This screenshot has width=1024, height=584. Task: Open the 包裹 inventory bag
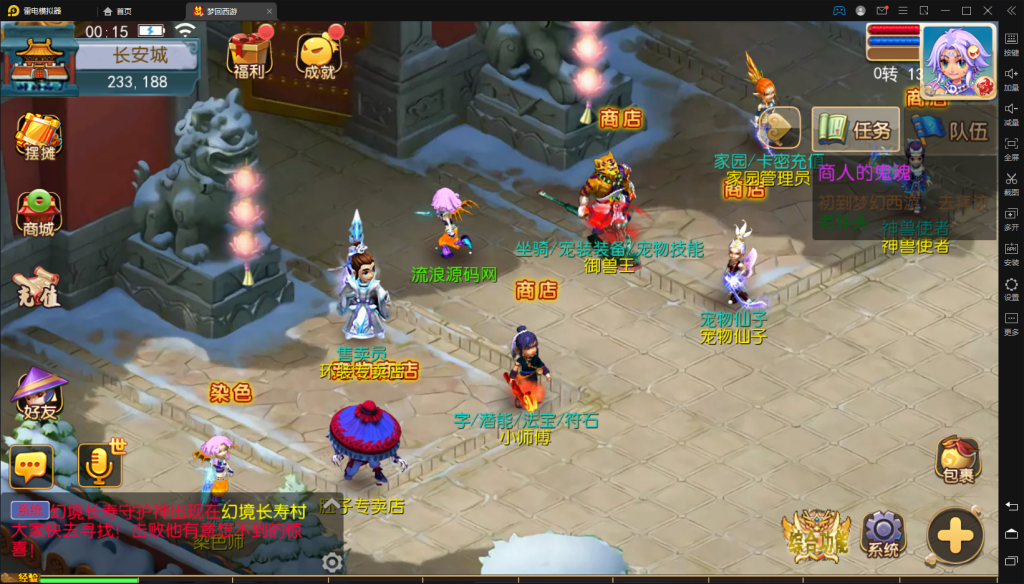(x=957, y=461)
